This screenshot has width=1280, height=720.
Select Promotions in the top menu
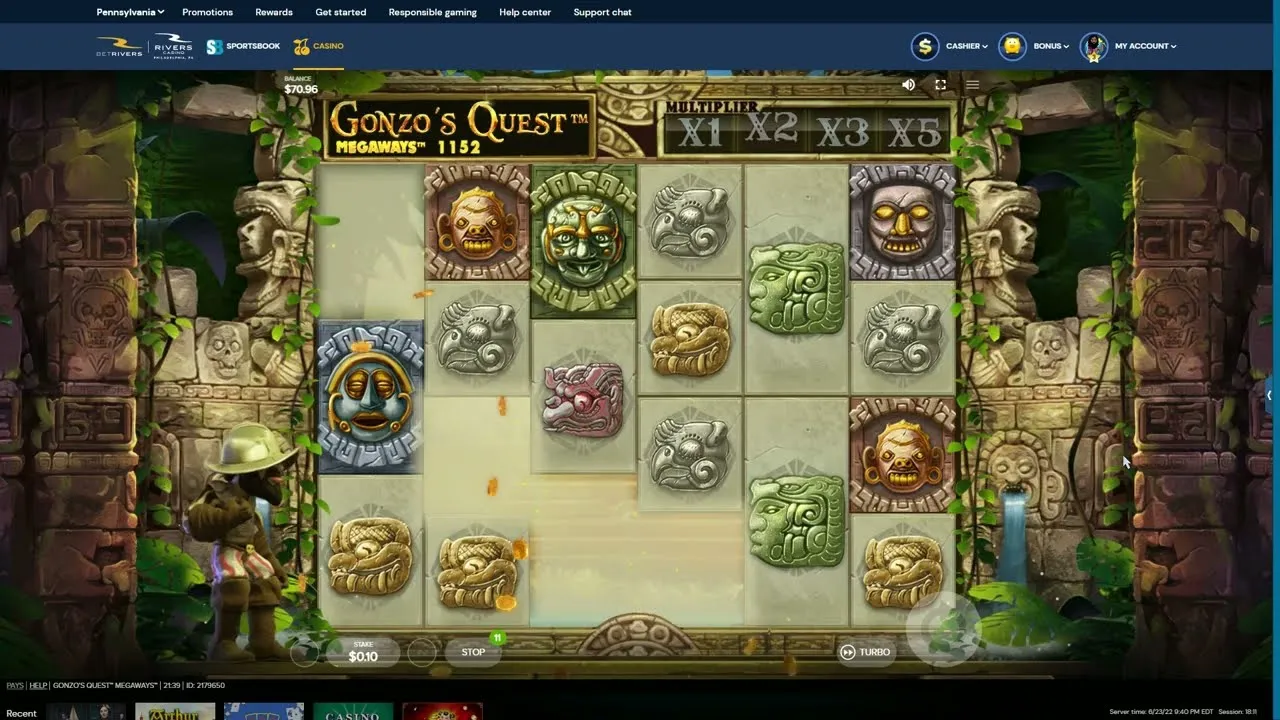point(207,12)
